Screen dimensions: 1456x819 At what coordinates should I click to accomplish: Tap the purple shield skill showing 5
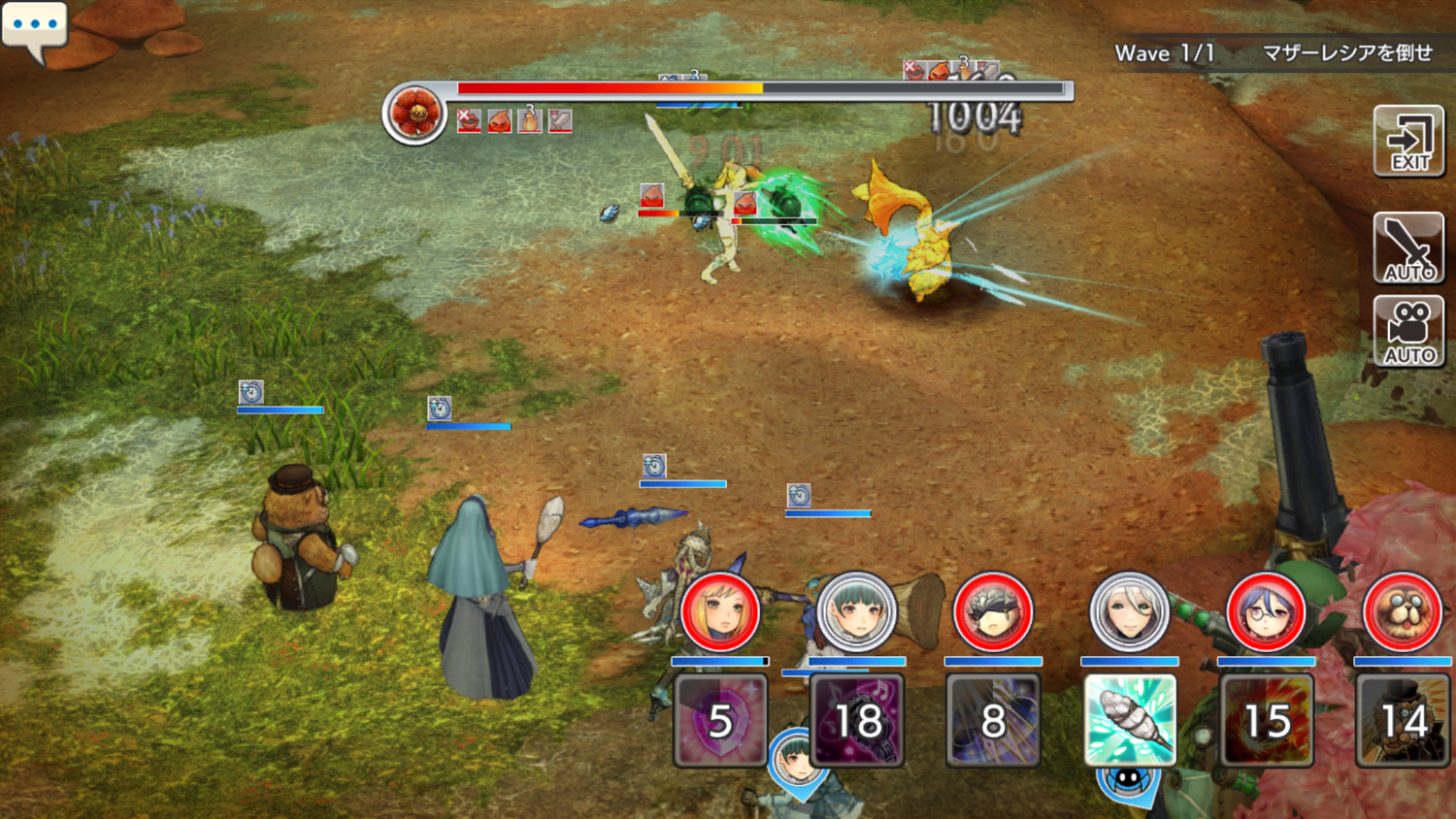pyautogui.click(x=720, y=720)
